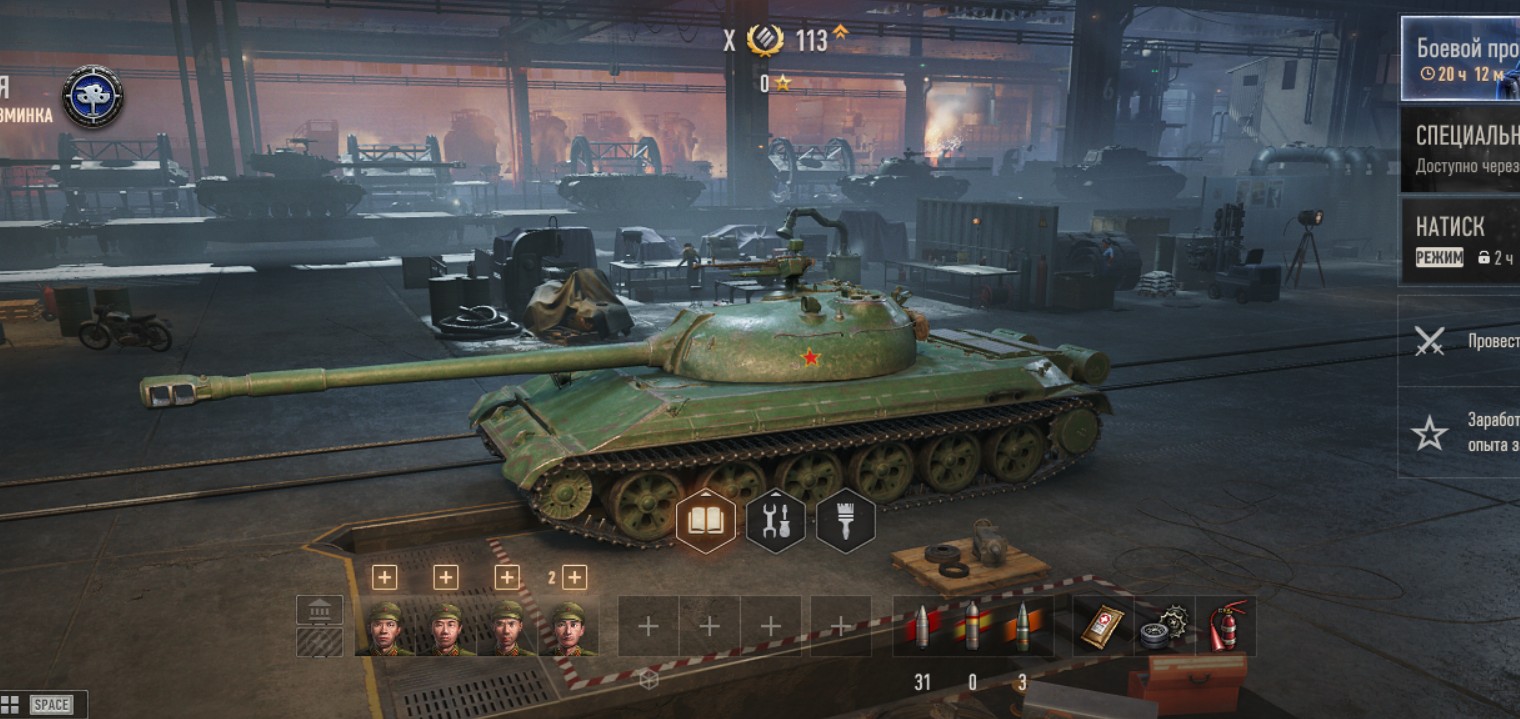Viewport: 1520px width, 719px height.
Task: Open the crossed swords daily mission
Action: coord(1458,341)
